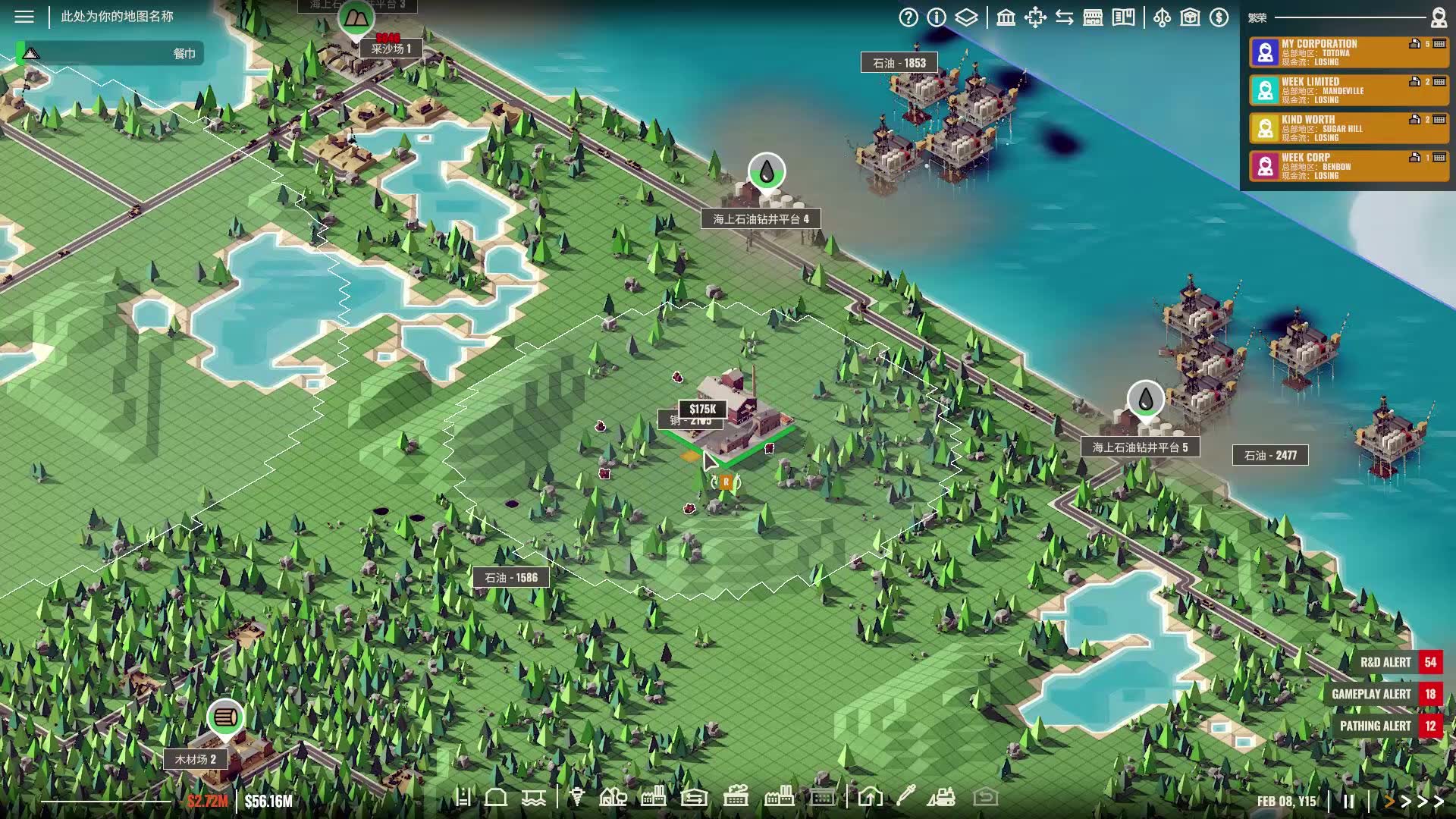
Task: Pause the game simulation
Action: (1348, 801)
